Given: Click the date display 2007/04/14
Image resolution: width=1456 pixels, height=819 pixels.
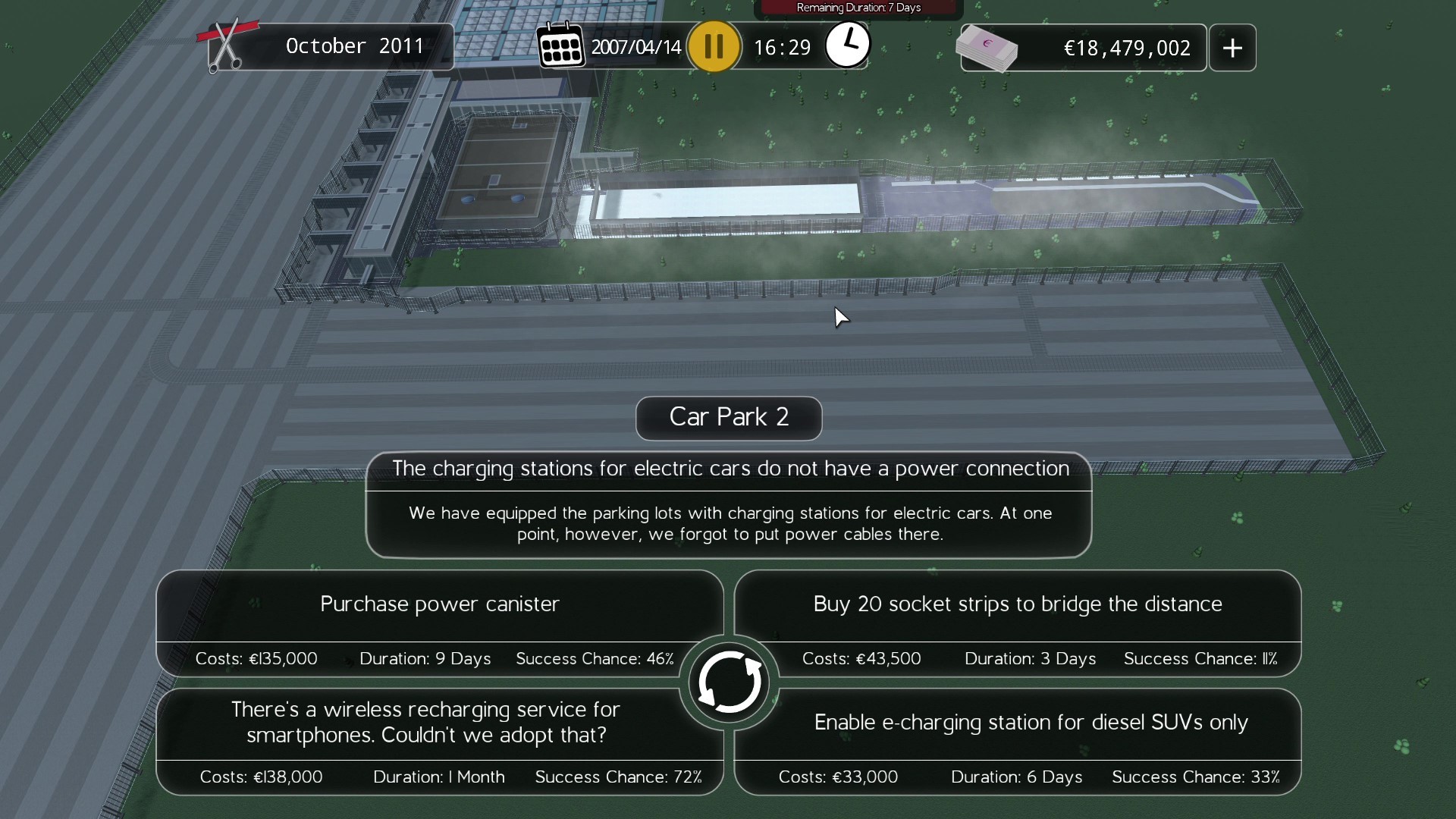Looking at the screenshot, I should click(635, 45).
